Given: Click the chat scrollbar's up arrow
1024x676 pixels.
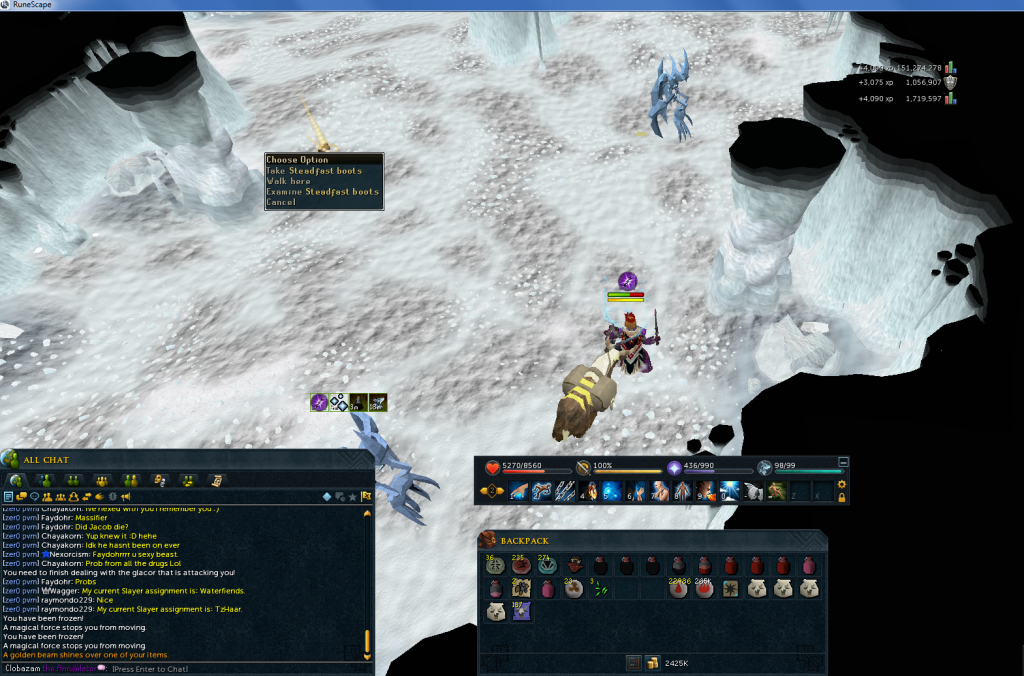Looking at the screenshot, I should 367,513.
